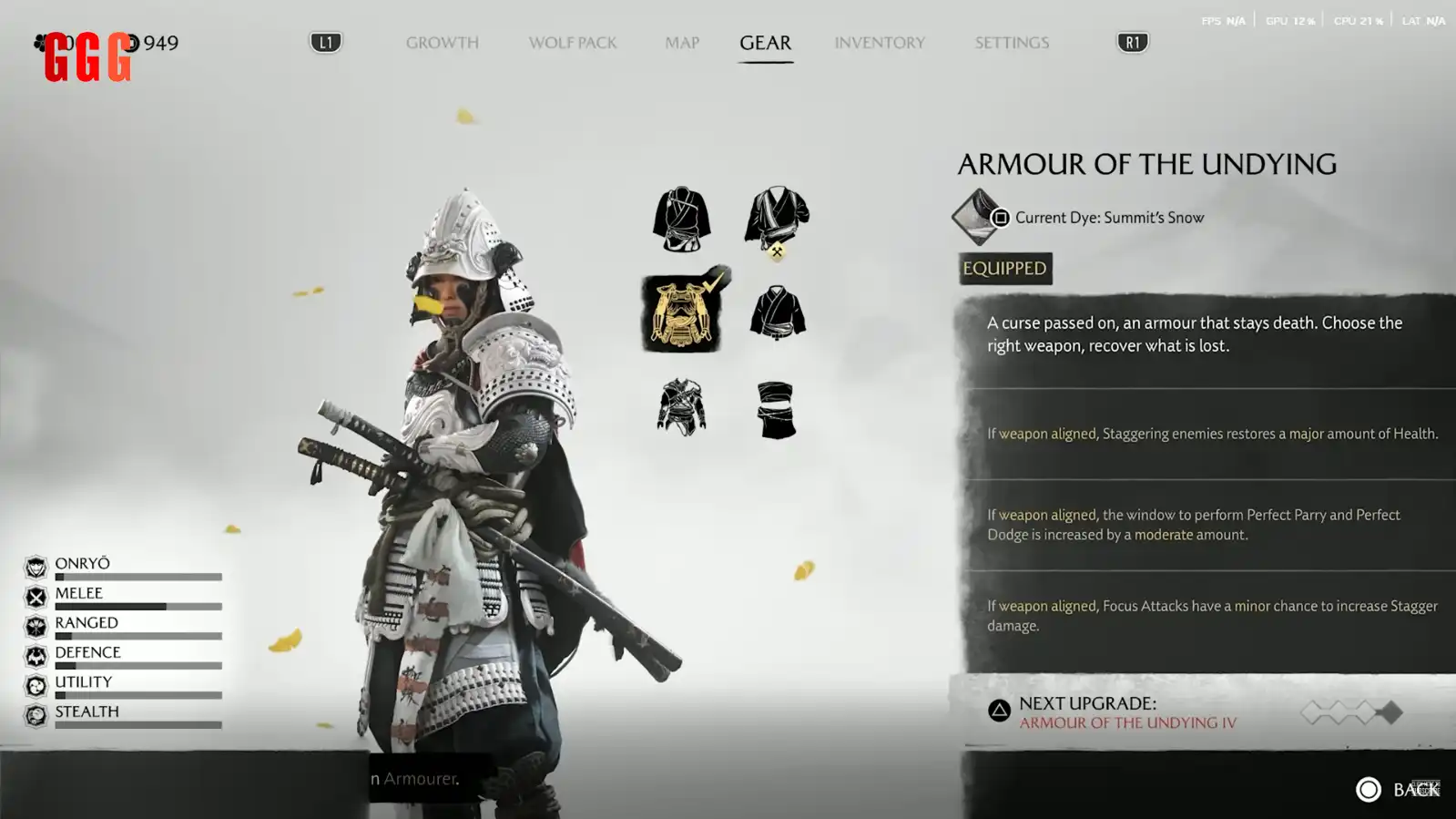Open the Inventory tab
The width and height of the screenshot is (1456, 819).
tap(879, 43)
